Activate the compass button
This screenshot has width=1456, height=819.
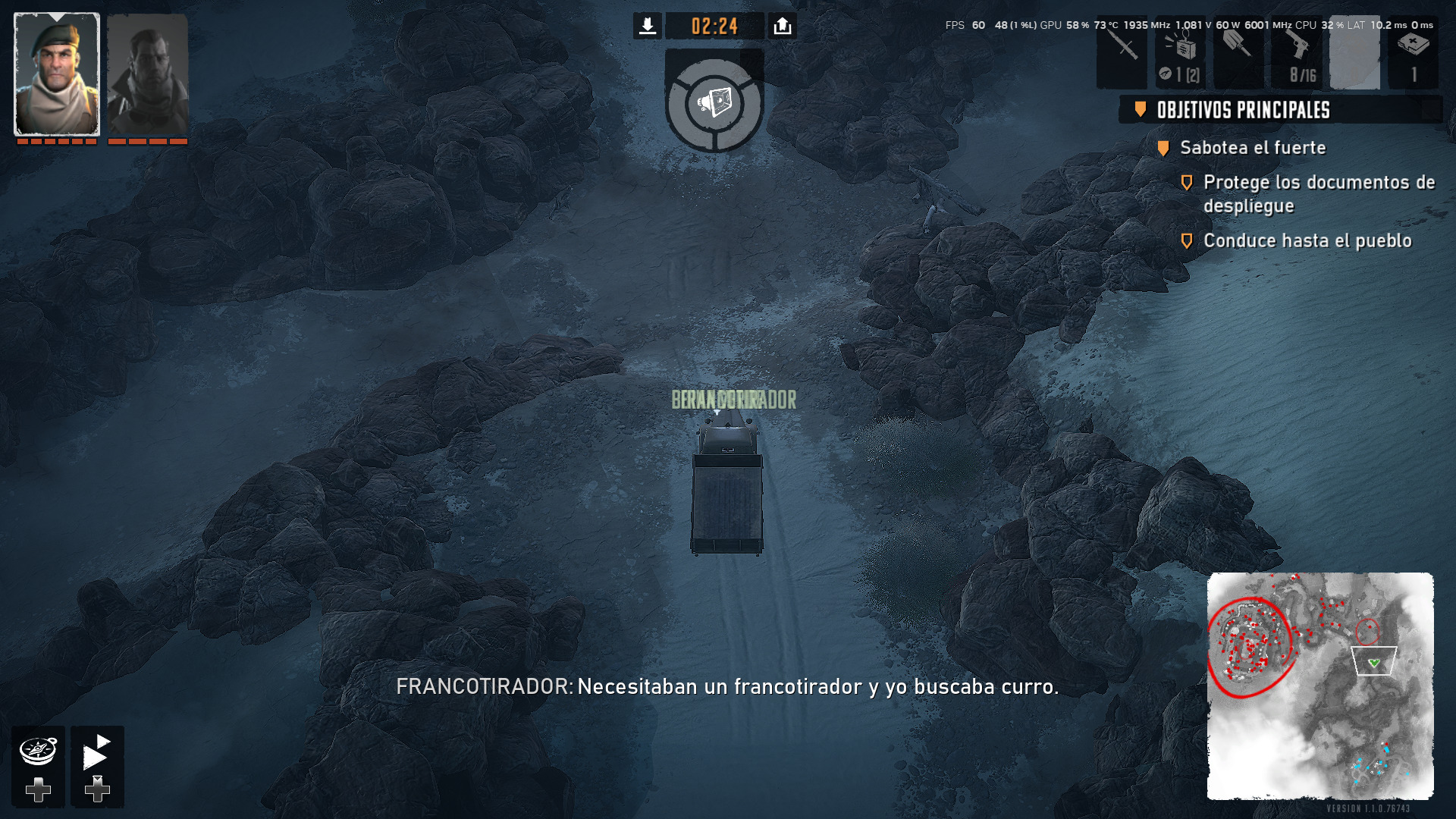click(x=38, y=752)
